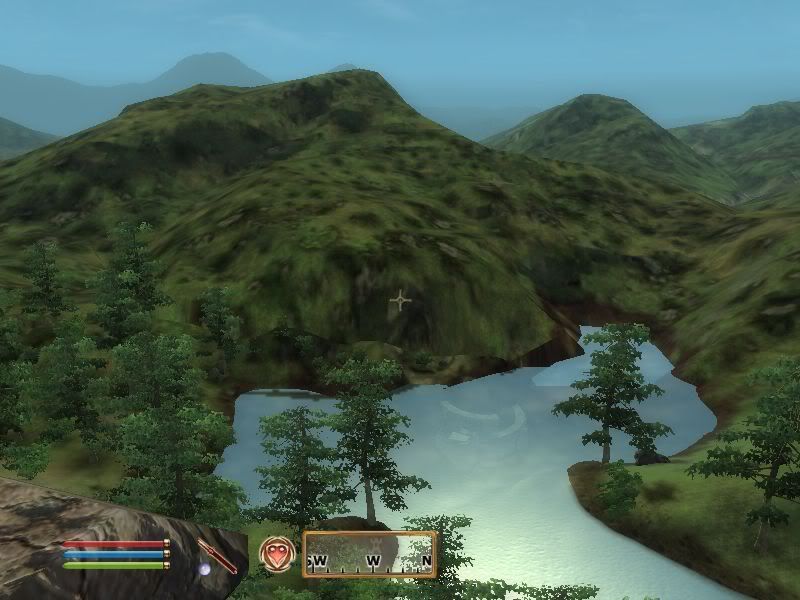Image resolution: width=800 pixels, height=600 pixels.
Task: Select the glowing spell orb icon
Action: pyautogui.click(x=204, y=569)
